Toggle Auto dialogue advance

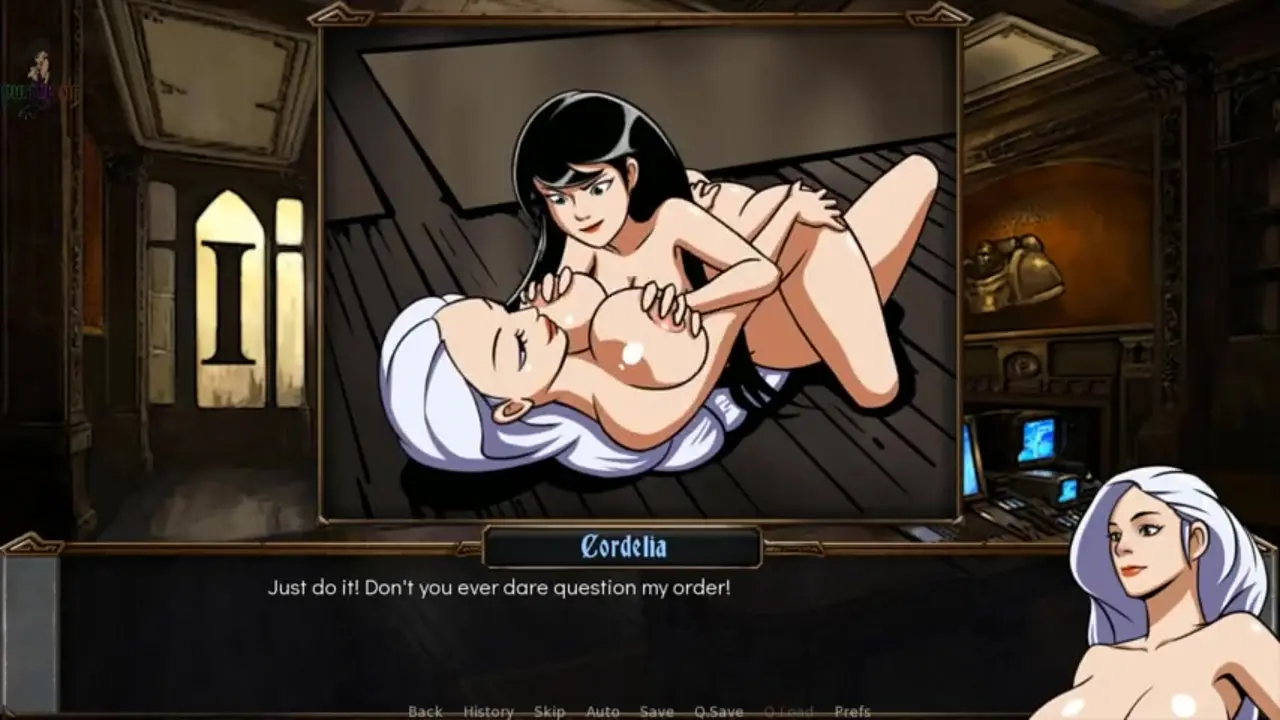(x=603, y=711)
